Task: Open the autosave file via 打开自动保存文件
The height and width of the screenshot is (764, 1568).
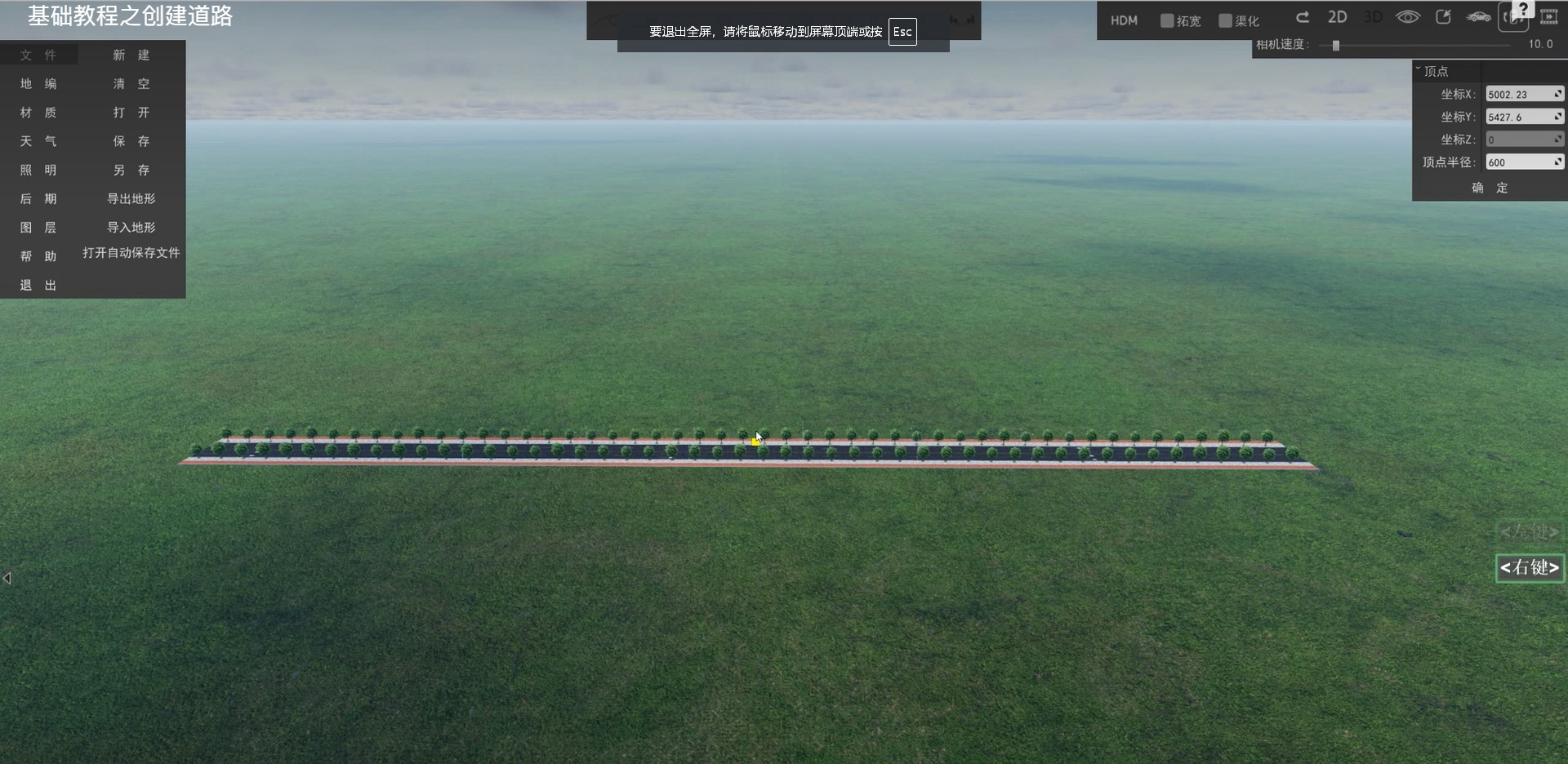Action: 131,253
